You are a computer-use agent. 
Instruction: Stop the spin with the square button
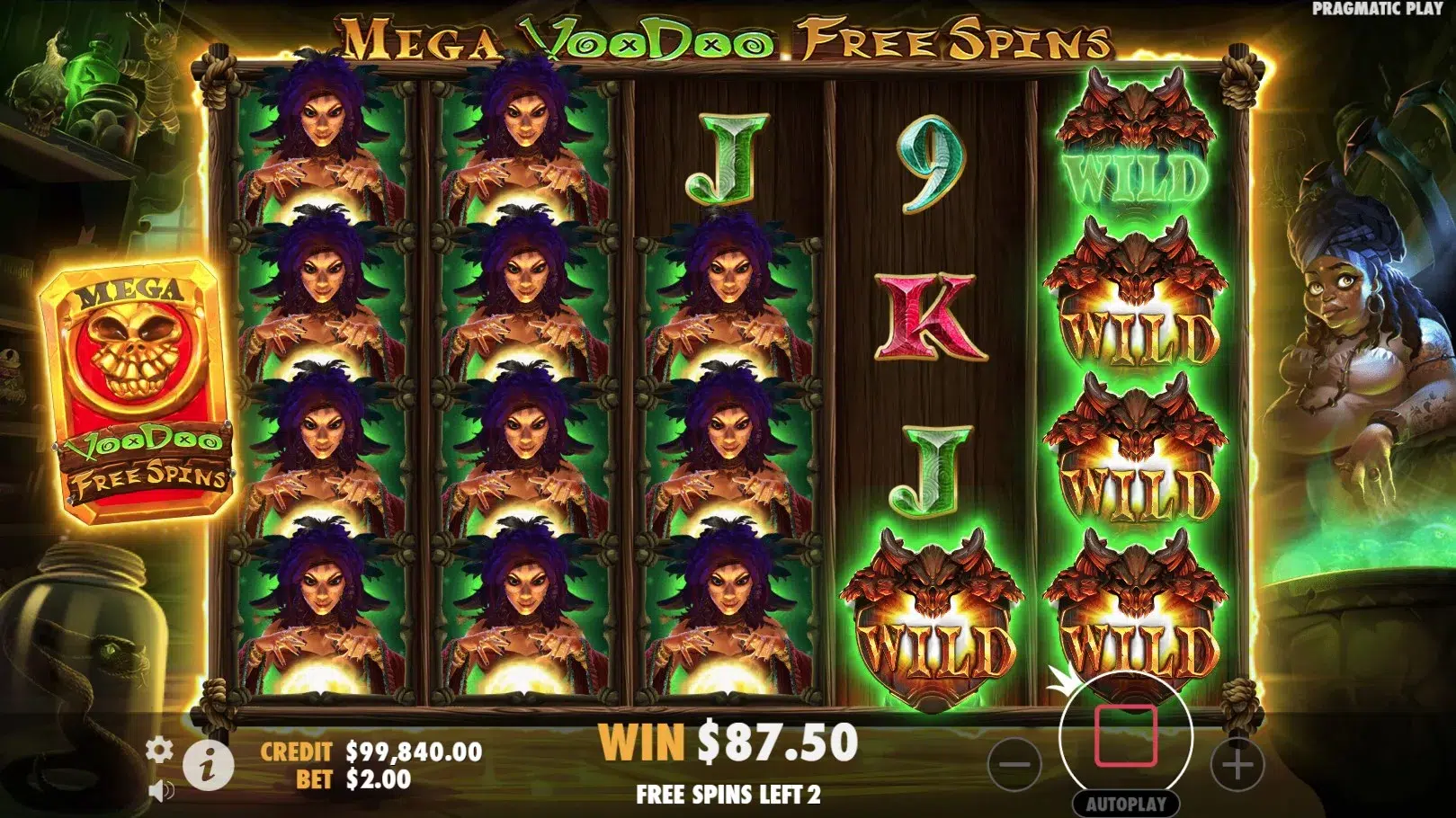[1125, 736]
